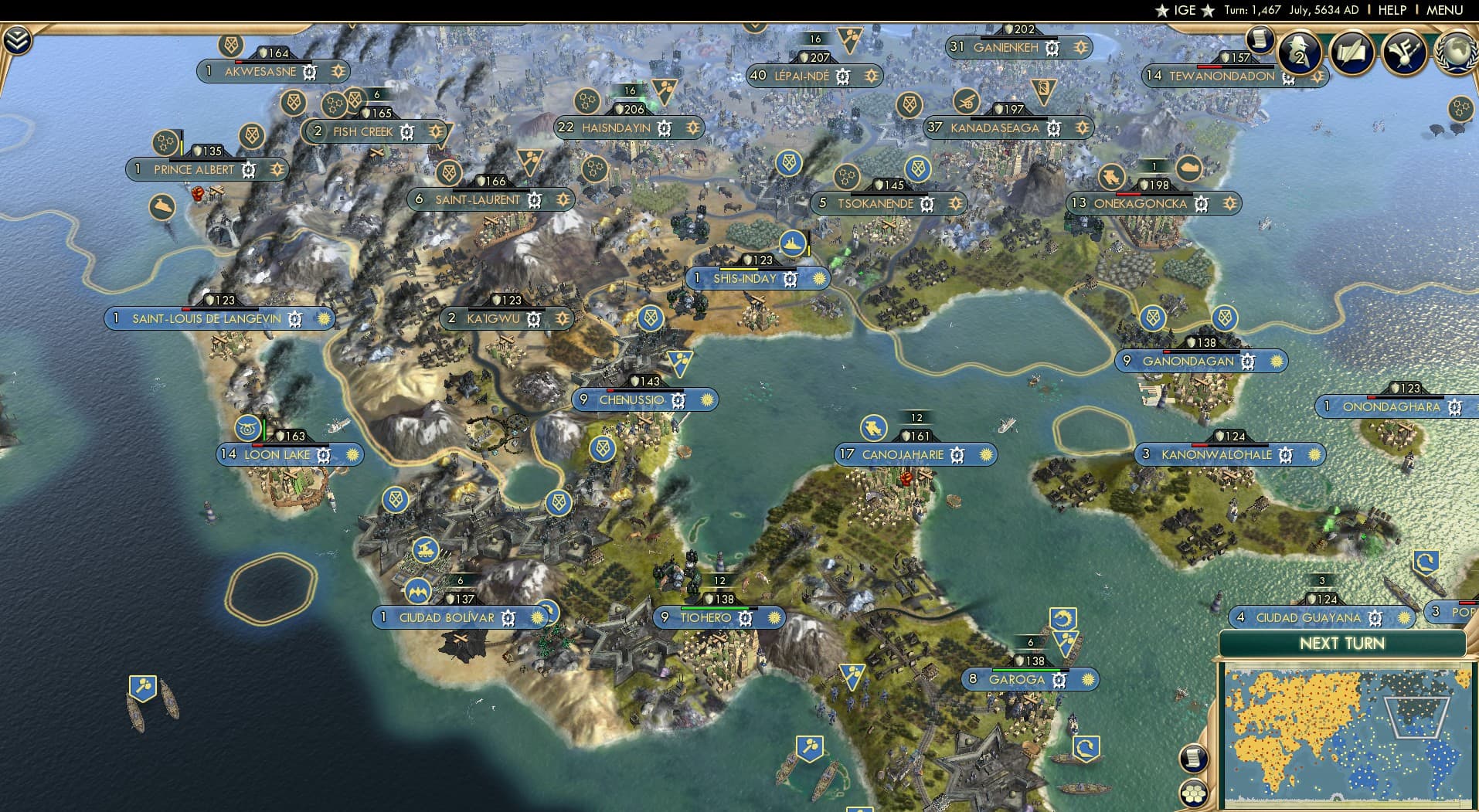The image size is (1479, 812).
Task: Toggle the religion icon on Tsokanende's banner
Action: [x=957, y=204]
